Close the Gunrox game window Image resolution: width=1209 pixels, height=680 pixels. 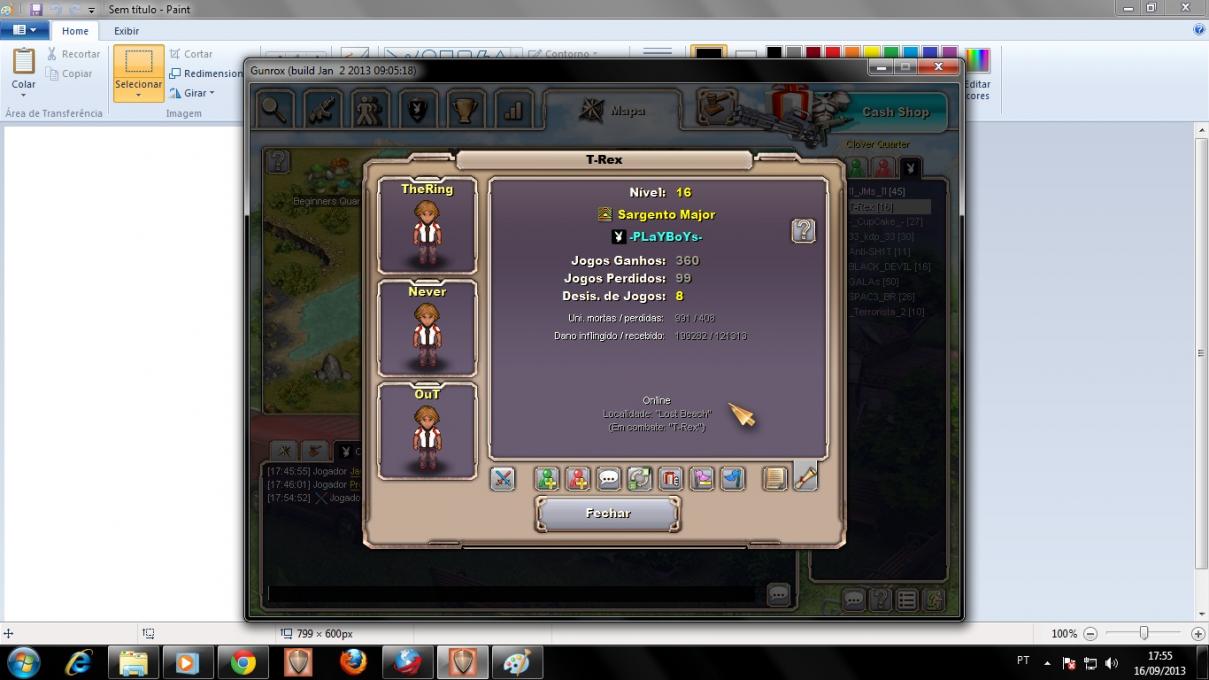[x=938, y=67]
